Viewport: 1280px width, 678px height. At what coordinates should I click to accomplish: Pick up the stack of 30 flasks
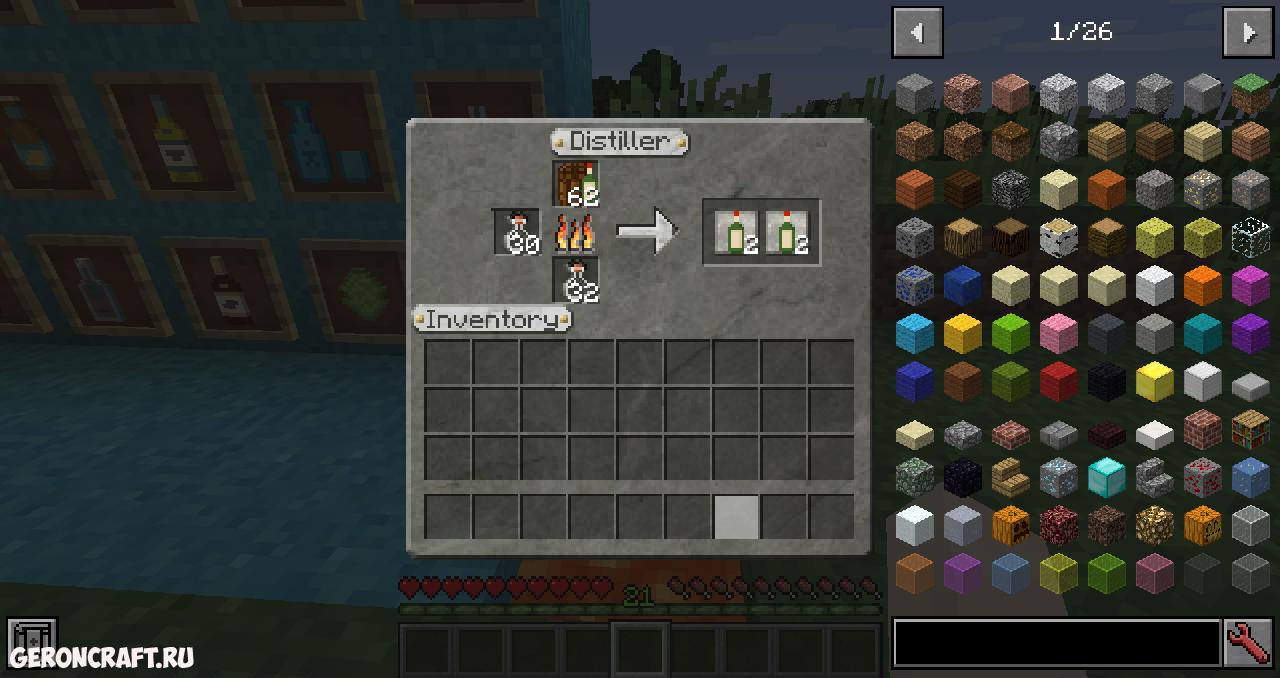tap(517, 232)
